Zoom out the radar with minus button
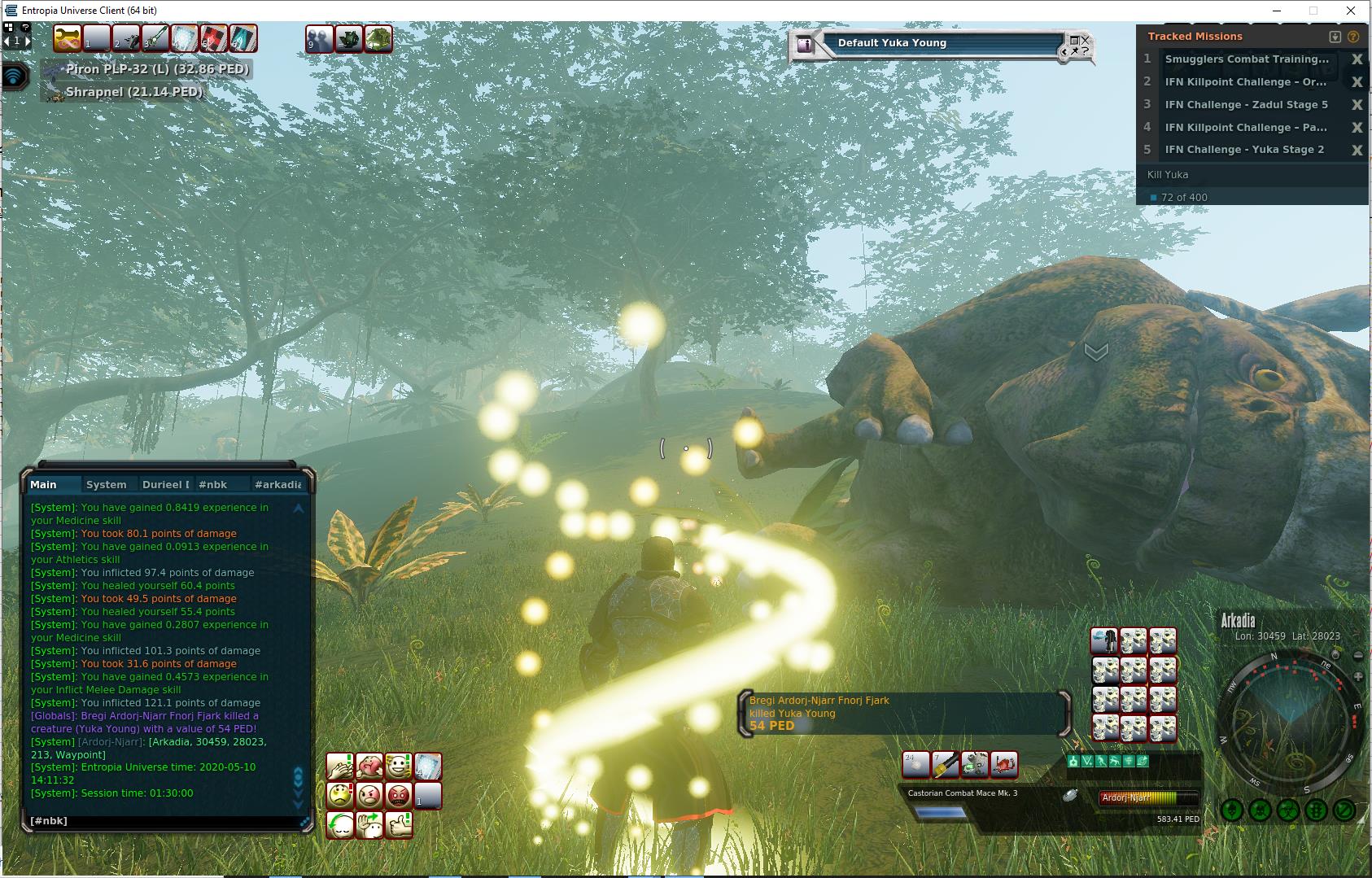 tap(1358, 656)
